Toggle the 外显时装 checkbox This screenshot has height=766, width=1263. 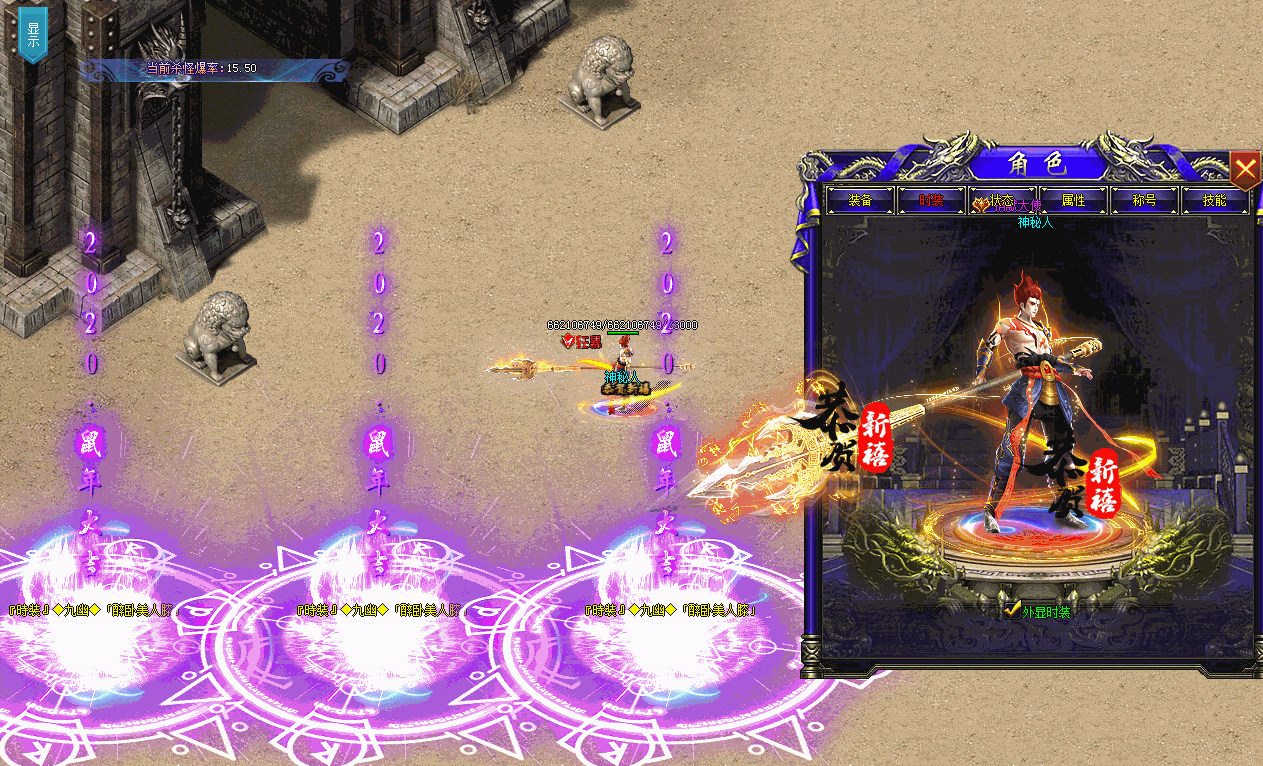[1012, 609]
